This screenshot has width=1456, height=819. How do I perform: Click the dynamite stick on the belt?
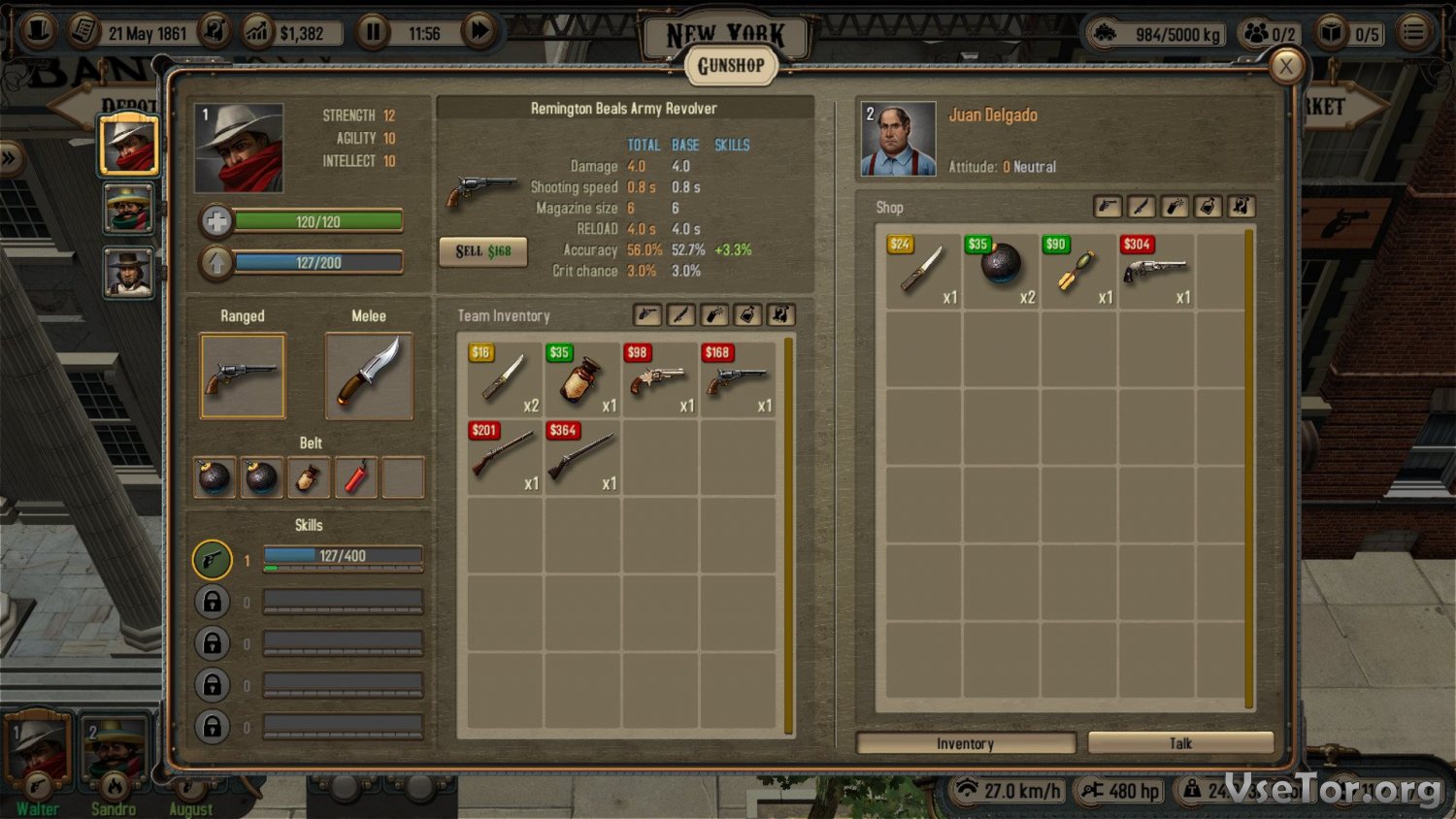(x=355, y=477)
